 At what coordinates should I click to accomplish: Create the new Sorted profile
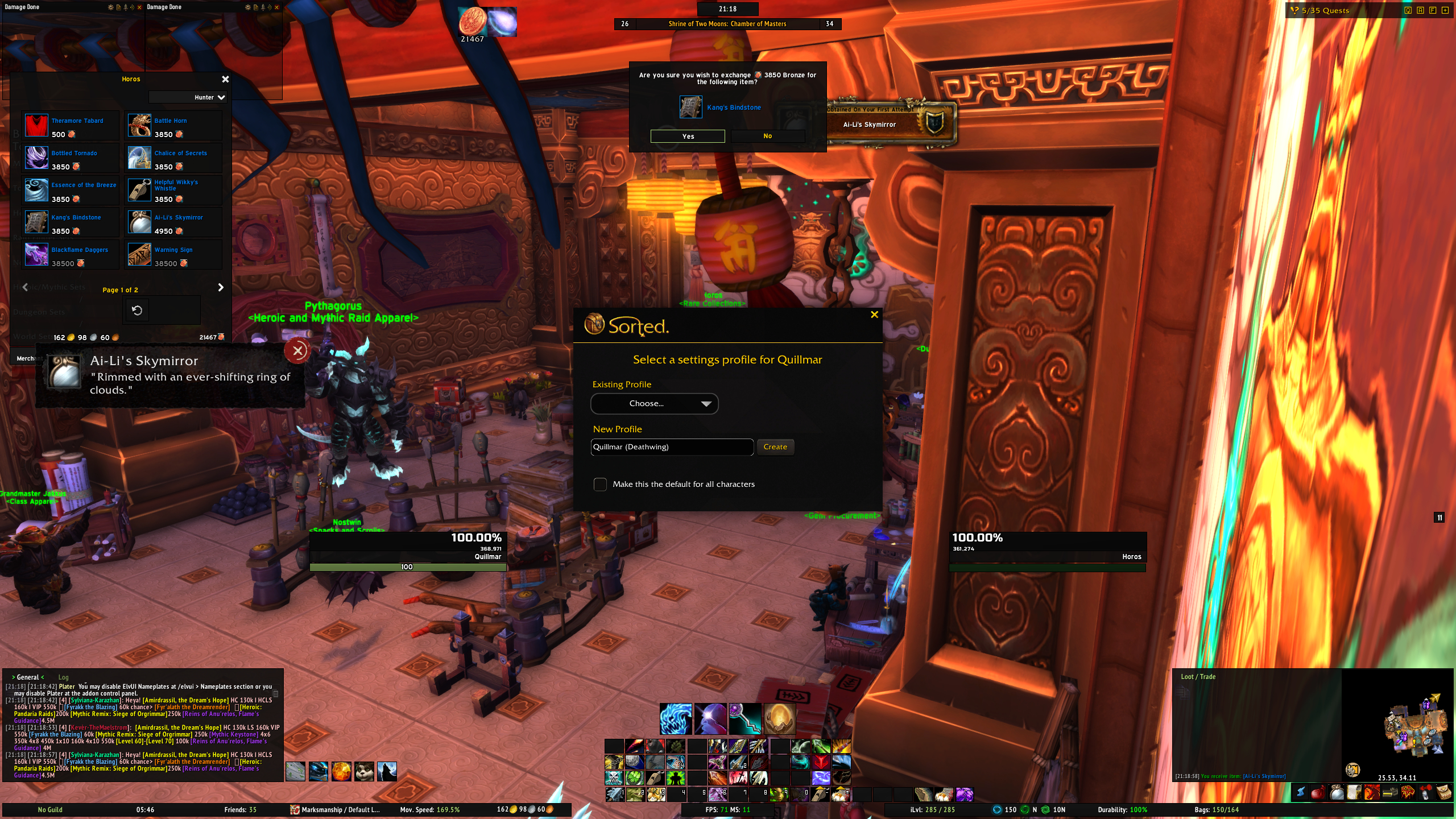click(775, 447)
